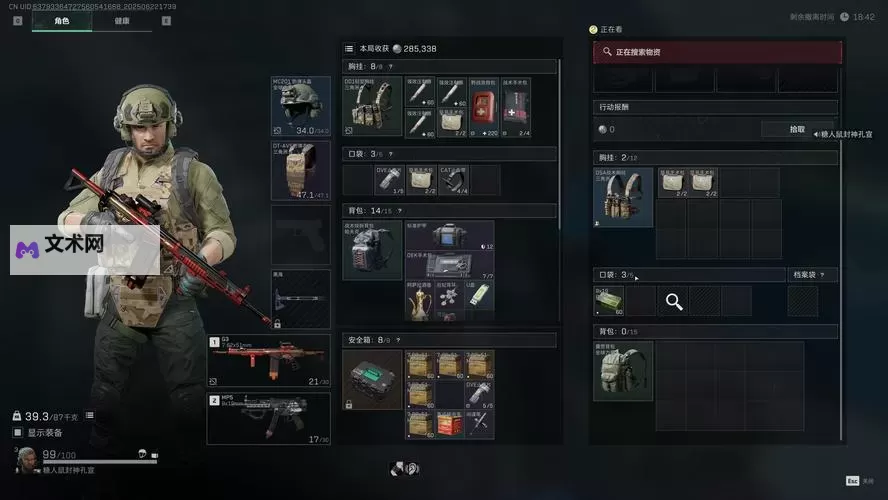This screenshot has height=500, width=888.
Task: Open the 本局收获 loot list icon
Action: click(349, 48)
